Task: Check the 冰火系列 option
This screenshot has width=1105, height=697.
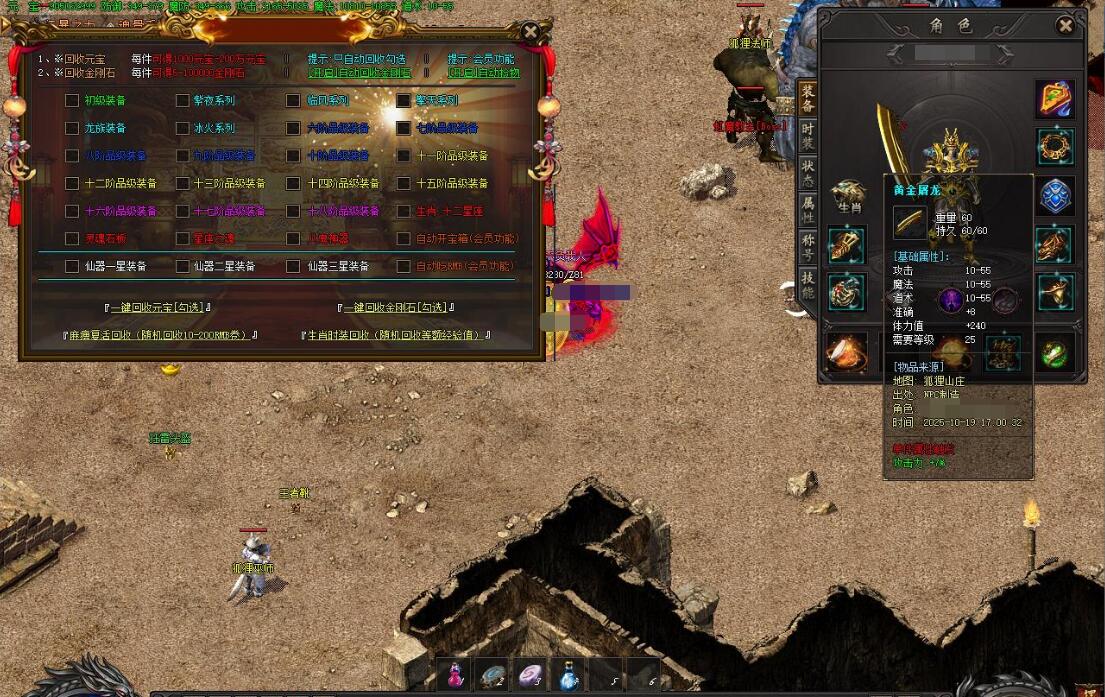Action: point(183,128)
